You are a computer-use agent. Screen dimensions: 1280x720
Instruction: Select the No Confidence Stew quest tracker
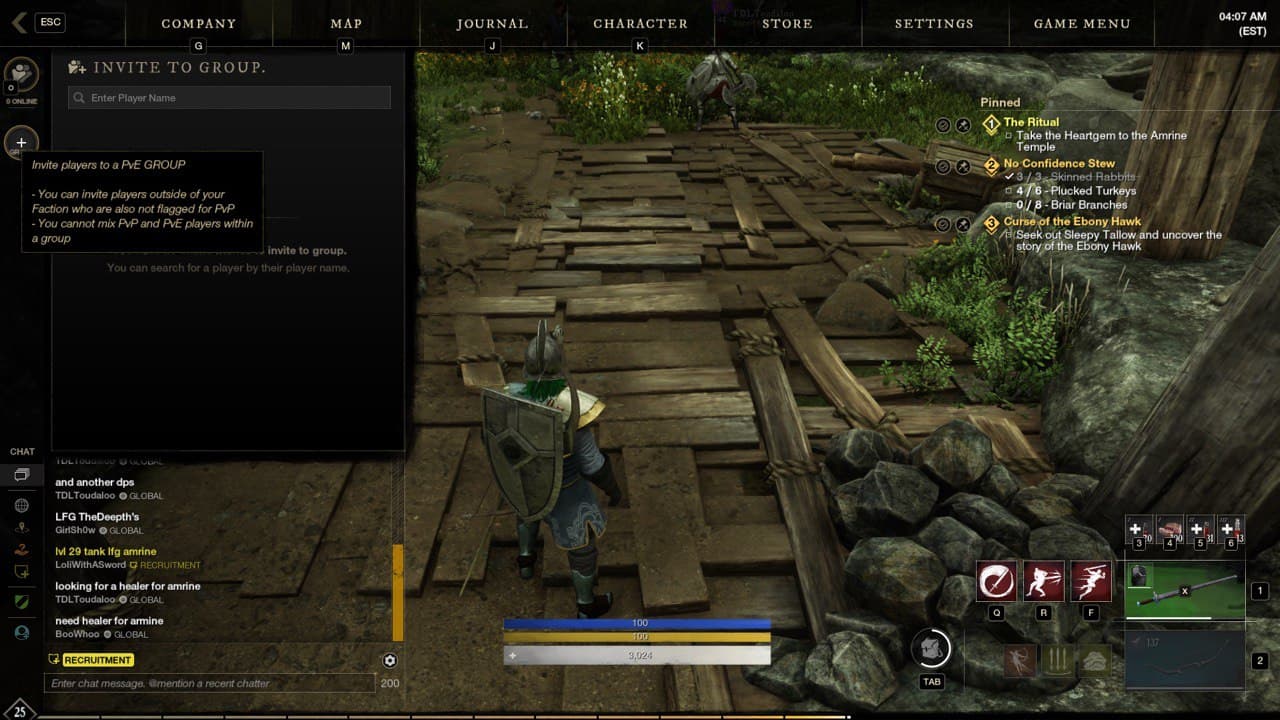pos(1059,164)
